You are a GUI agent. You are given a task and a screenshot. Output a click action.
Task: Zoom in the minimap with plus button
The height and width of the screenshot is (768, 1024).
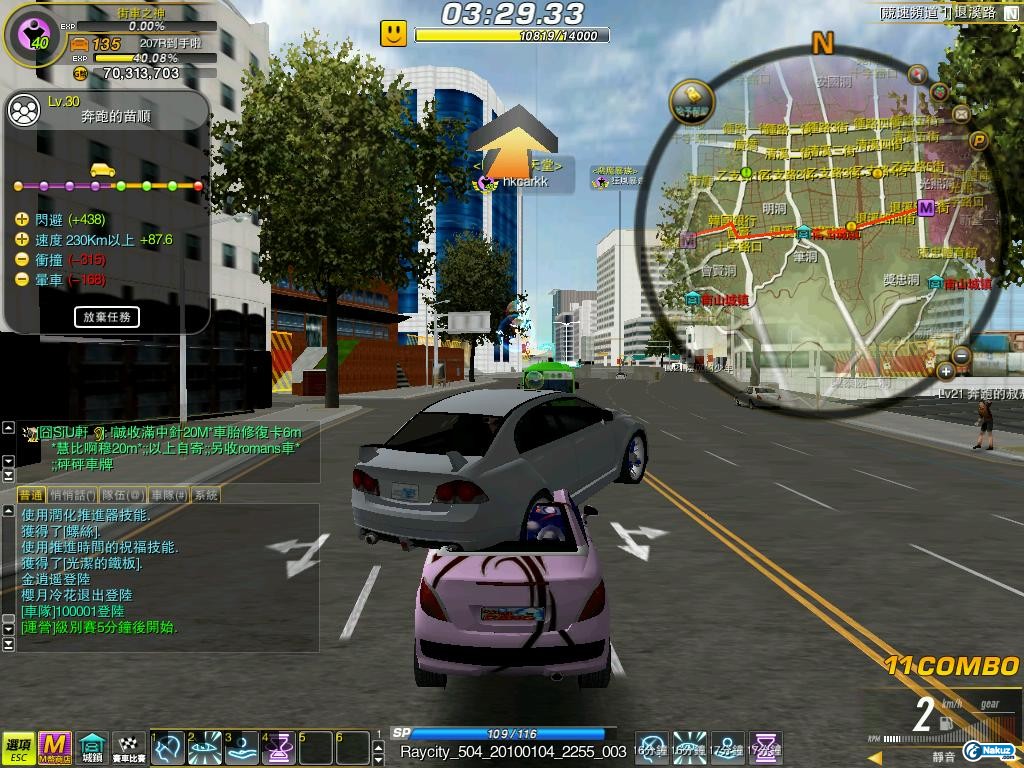pos(946,372)
